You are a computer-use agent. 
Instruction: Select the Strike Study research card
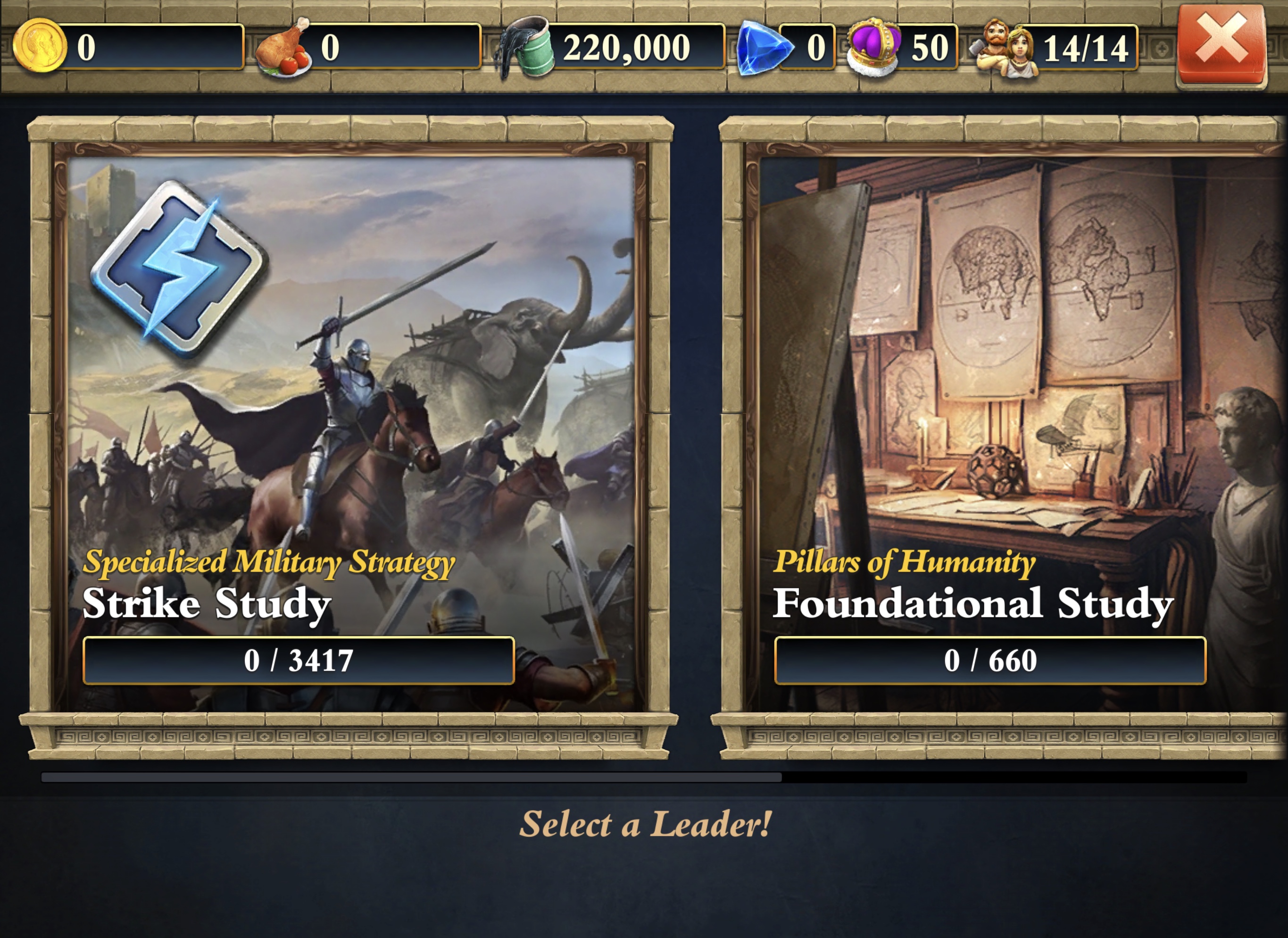[350, 432]
